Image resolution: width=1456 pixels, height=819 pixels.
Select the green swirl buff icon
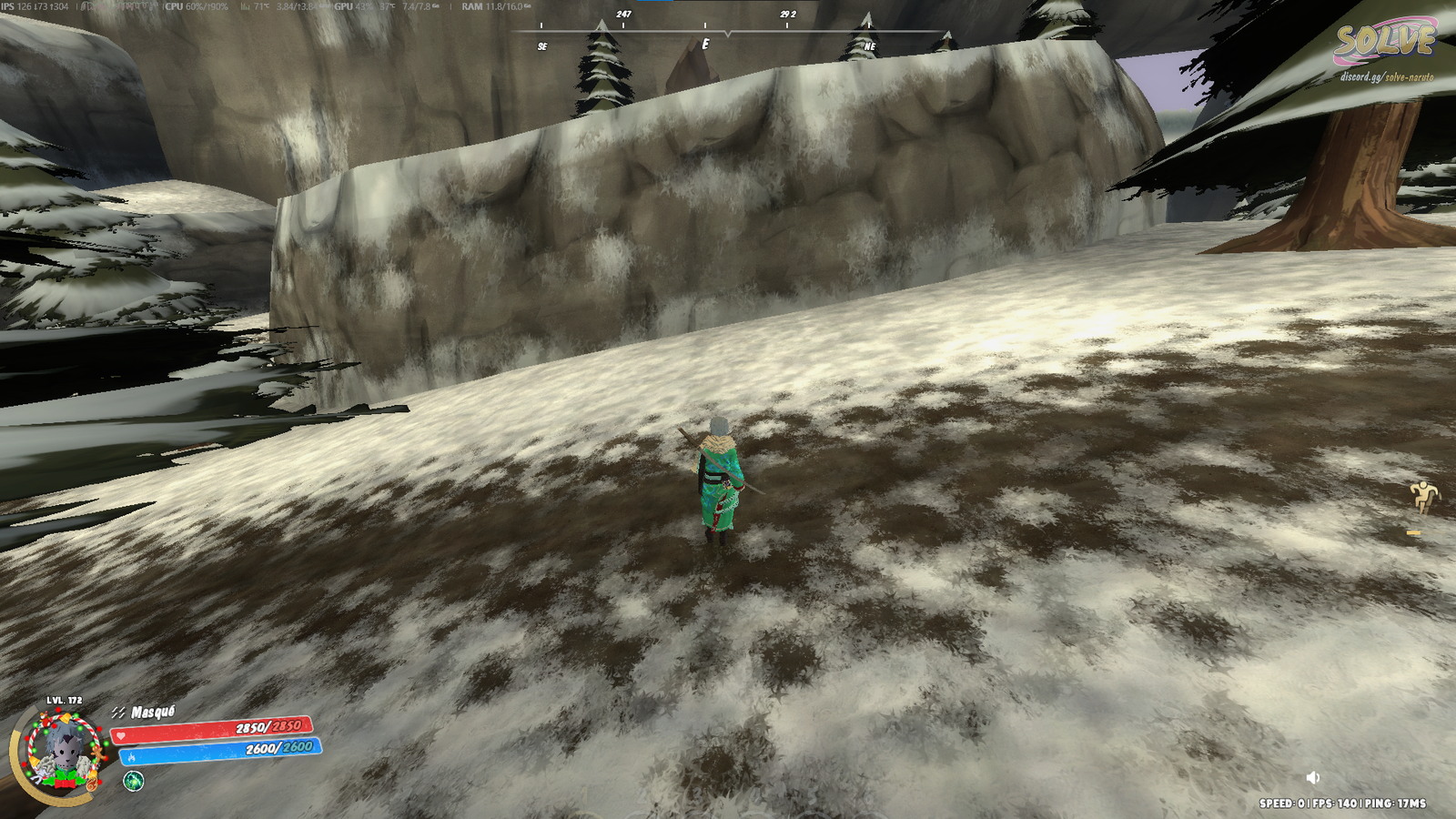(134, 781)
